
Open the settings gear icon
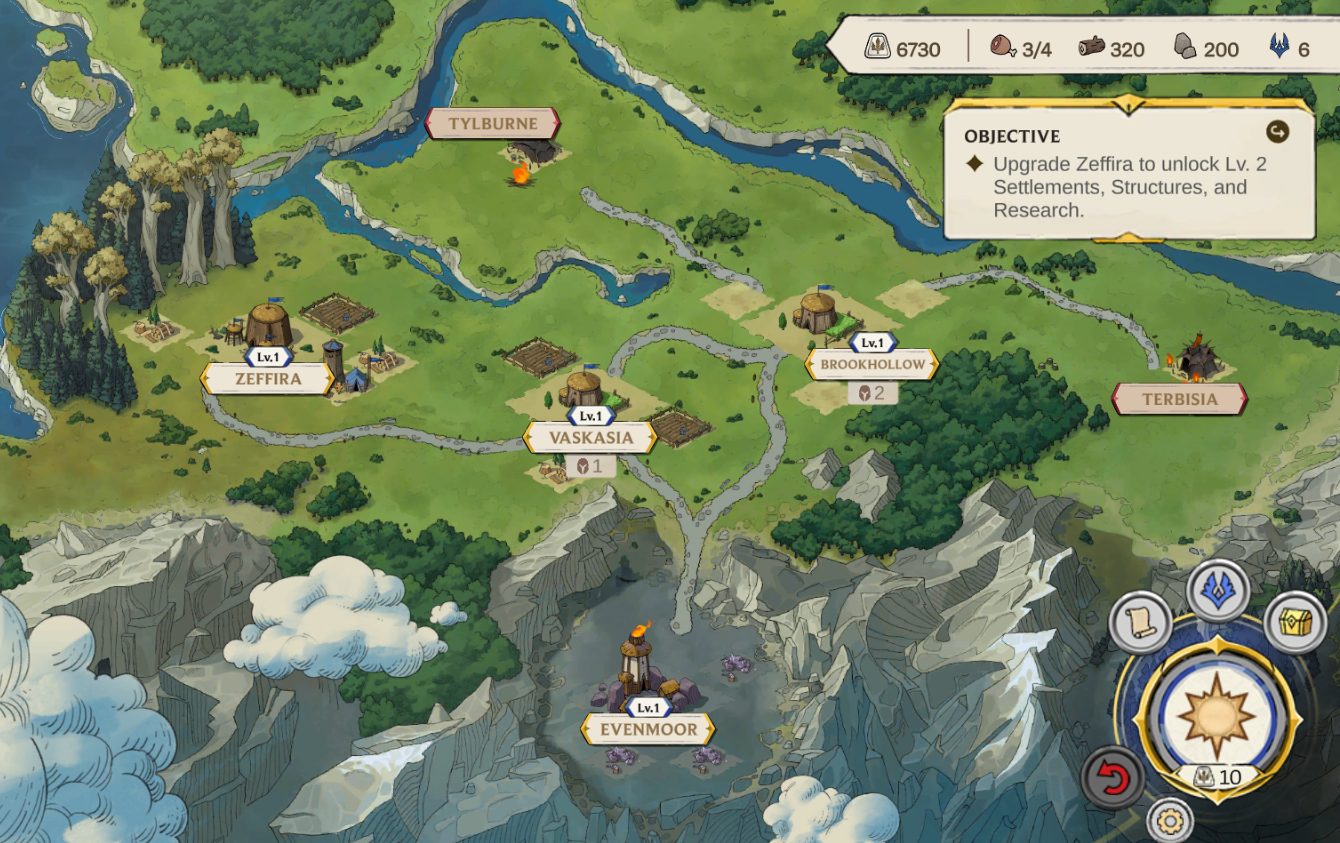[1170, 819]
